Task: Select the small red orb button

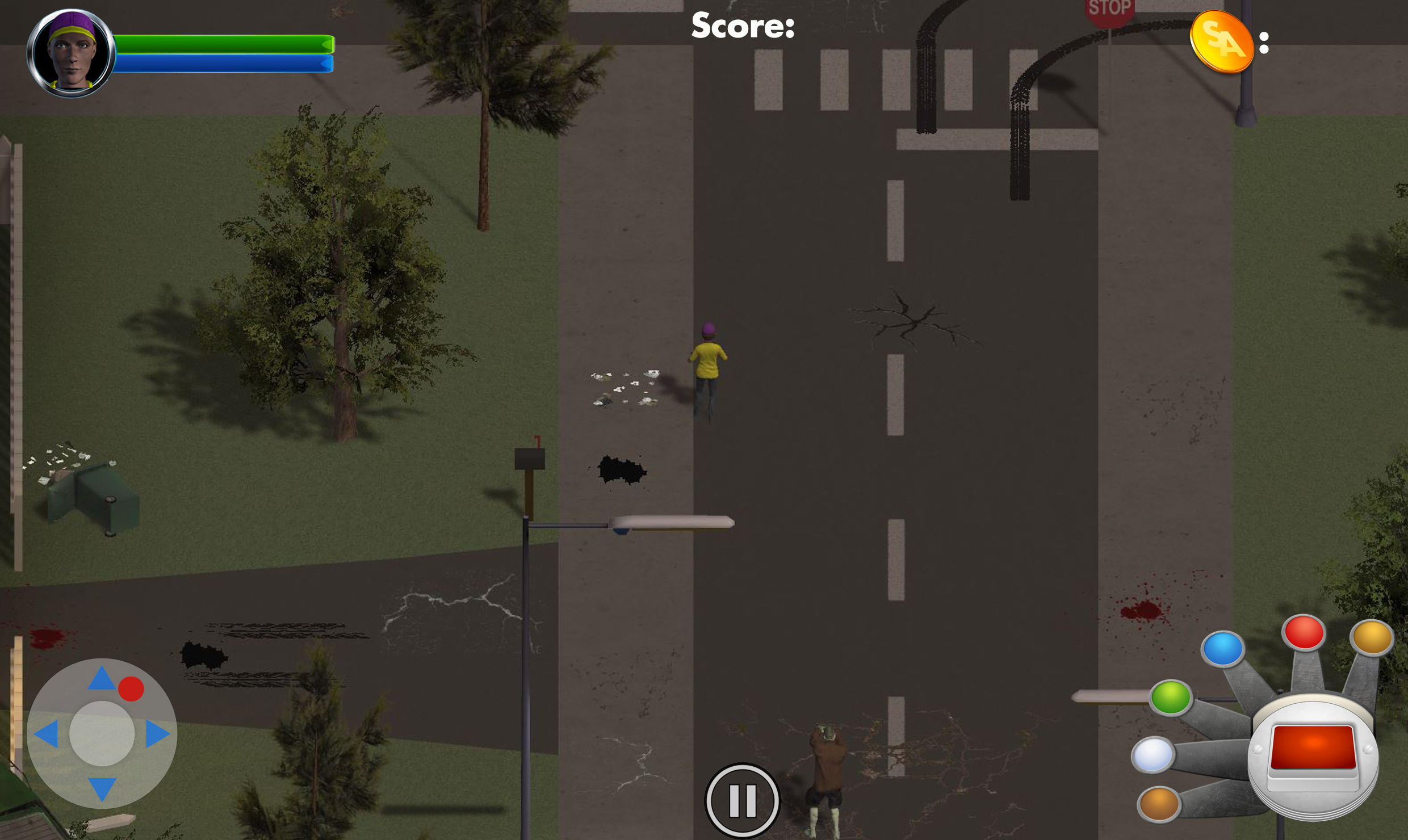Action: (x=1304, y=632)
